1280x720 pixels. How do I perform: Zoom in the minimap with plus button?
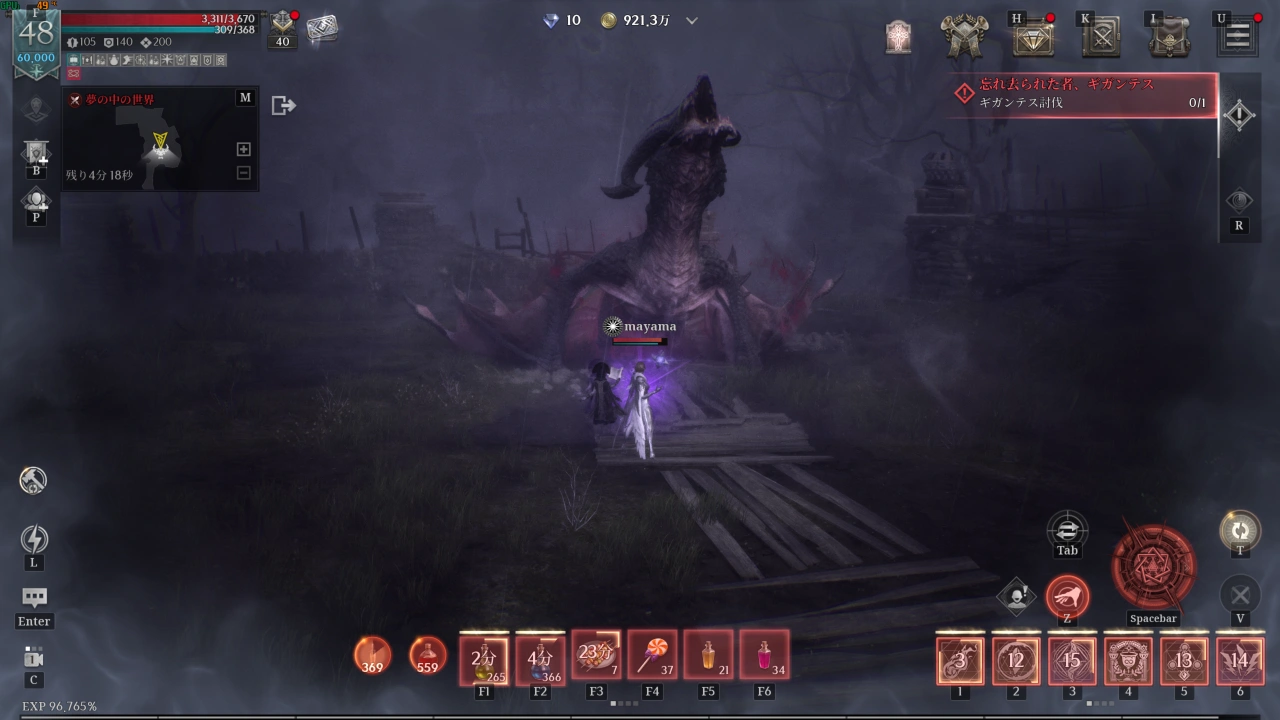point(243,149)
